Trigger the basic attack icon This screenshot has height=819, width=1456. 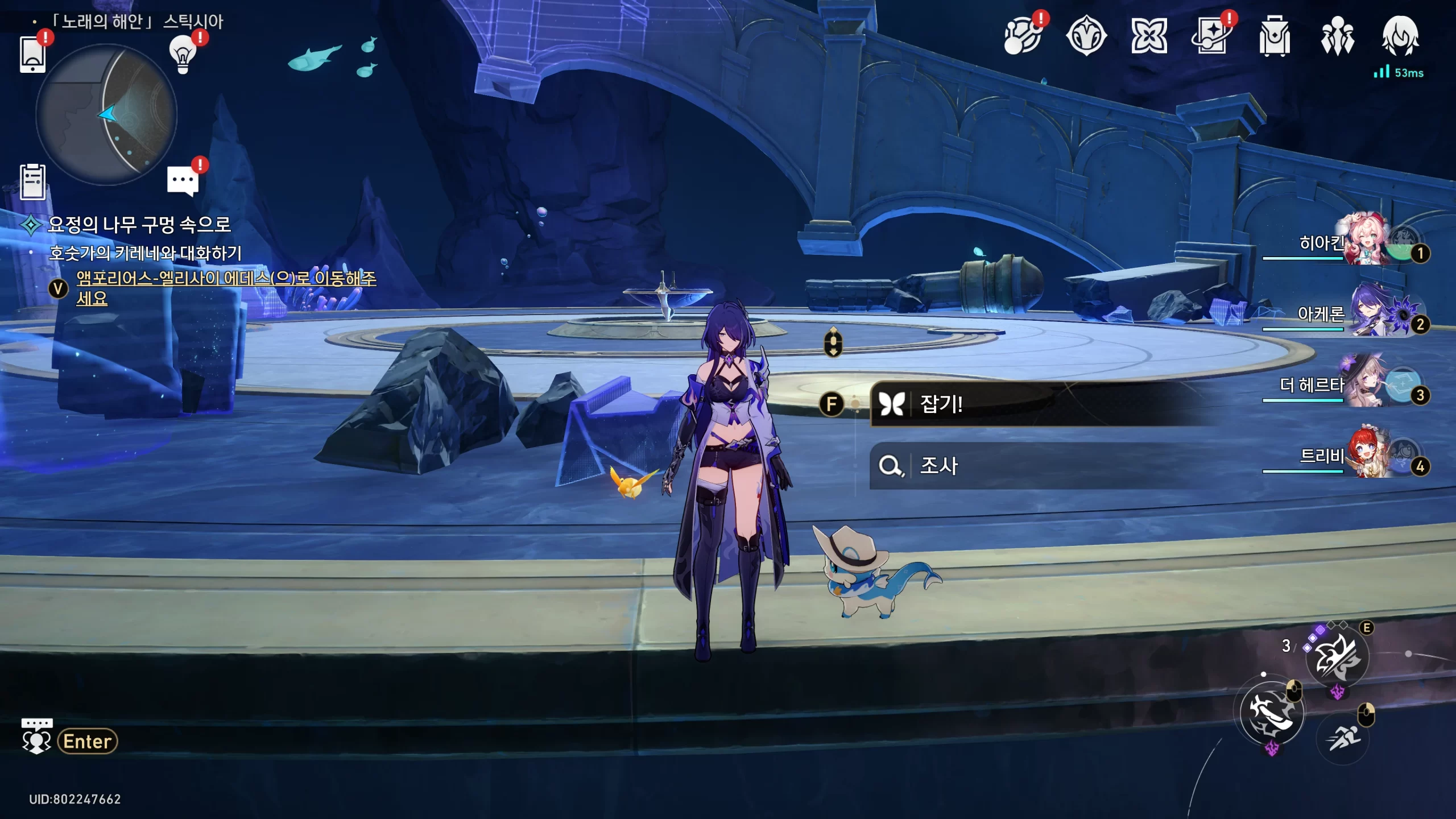(x=1272, y=713)
